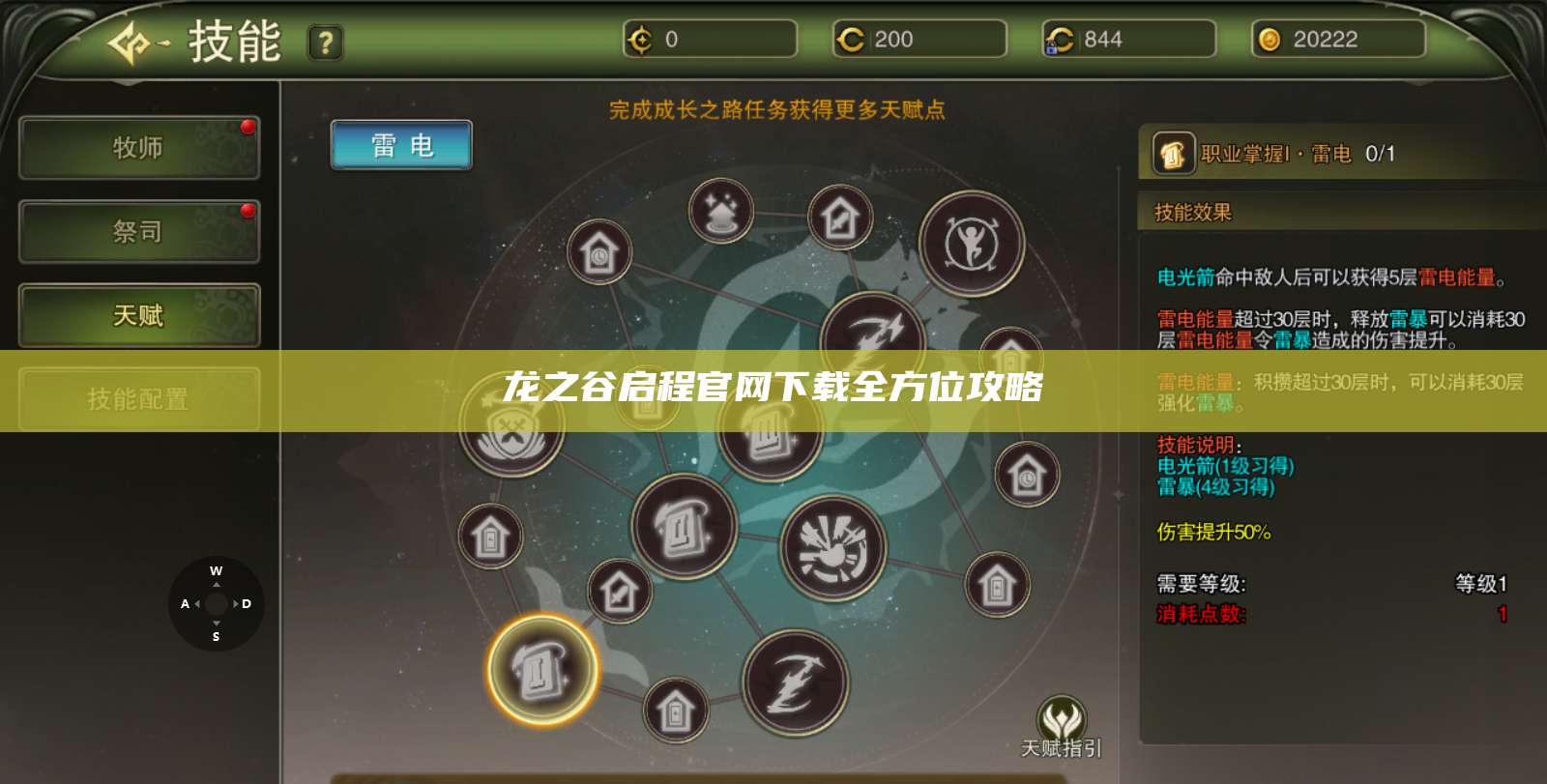Screen dimensions: 1547x784
Task: Click the gold coin icon showing 20222
Action: pos(1268,40)
